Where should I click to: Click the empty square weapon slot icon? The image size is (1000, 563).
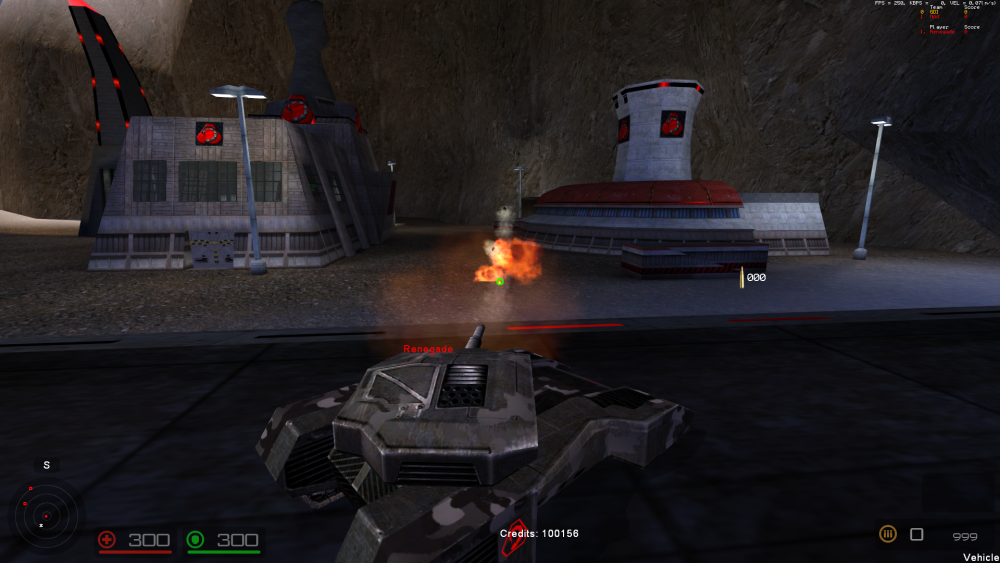(916, 535)
